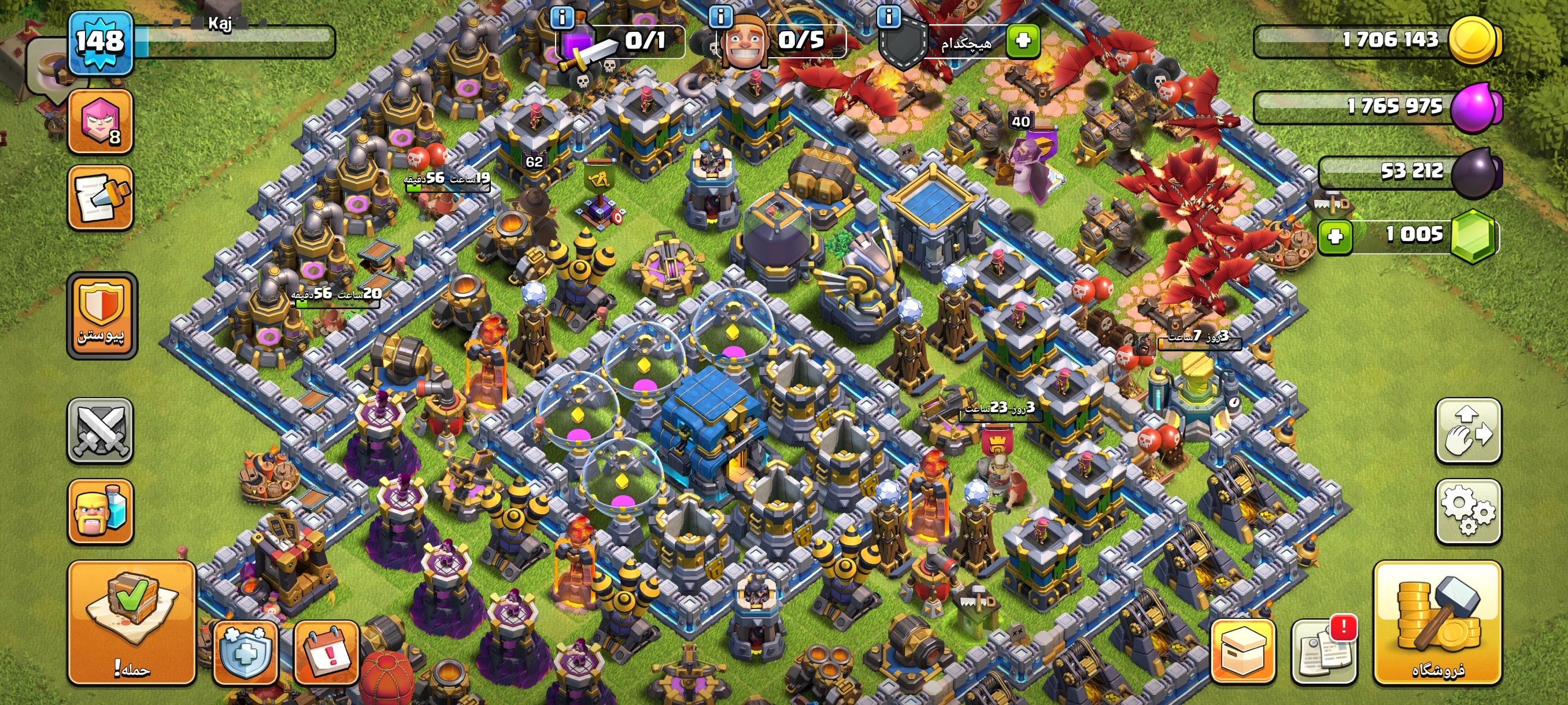Show info for builder count 0/5
The height and width of the screenshot is (705, 1568).
[x=721, y=16]
